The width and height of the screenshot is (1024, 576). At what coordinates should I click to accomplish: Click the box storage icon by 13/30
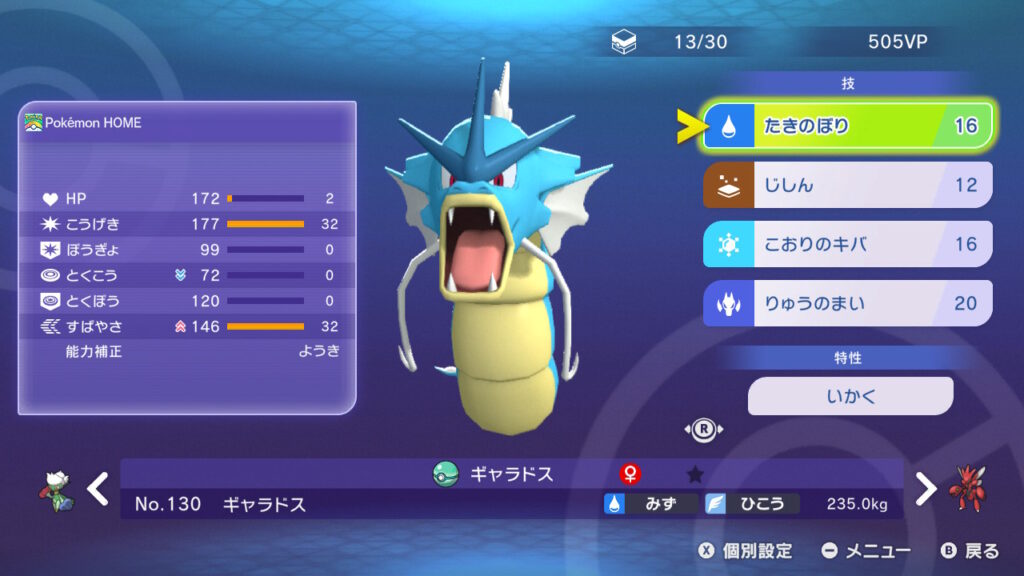623,43
